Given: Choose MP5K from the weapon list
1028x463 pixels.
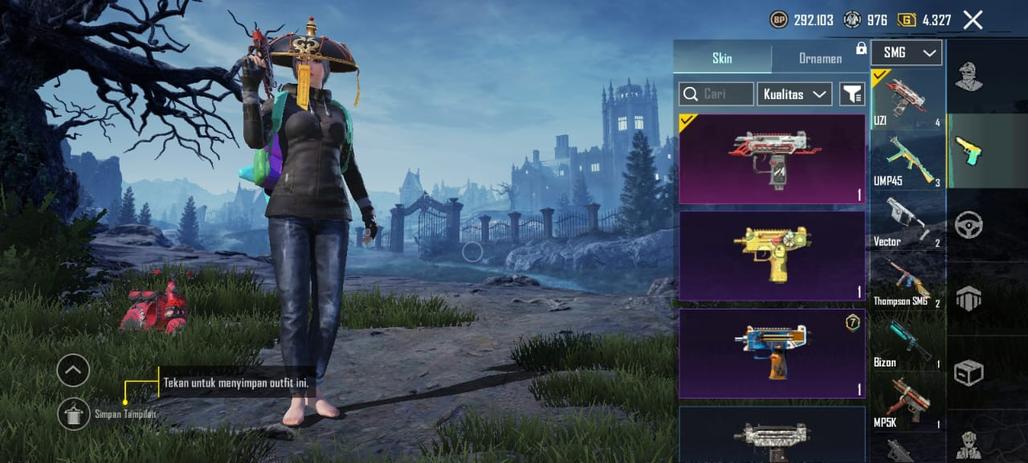Looking at the screenshot, I should click(907, 402).
